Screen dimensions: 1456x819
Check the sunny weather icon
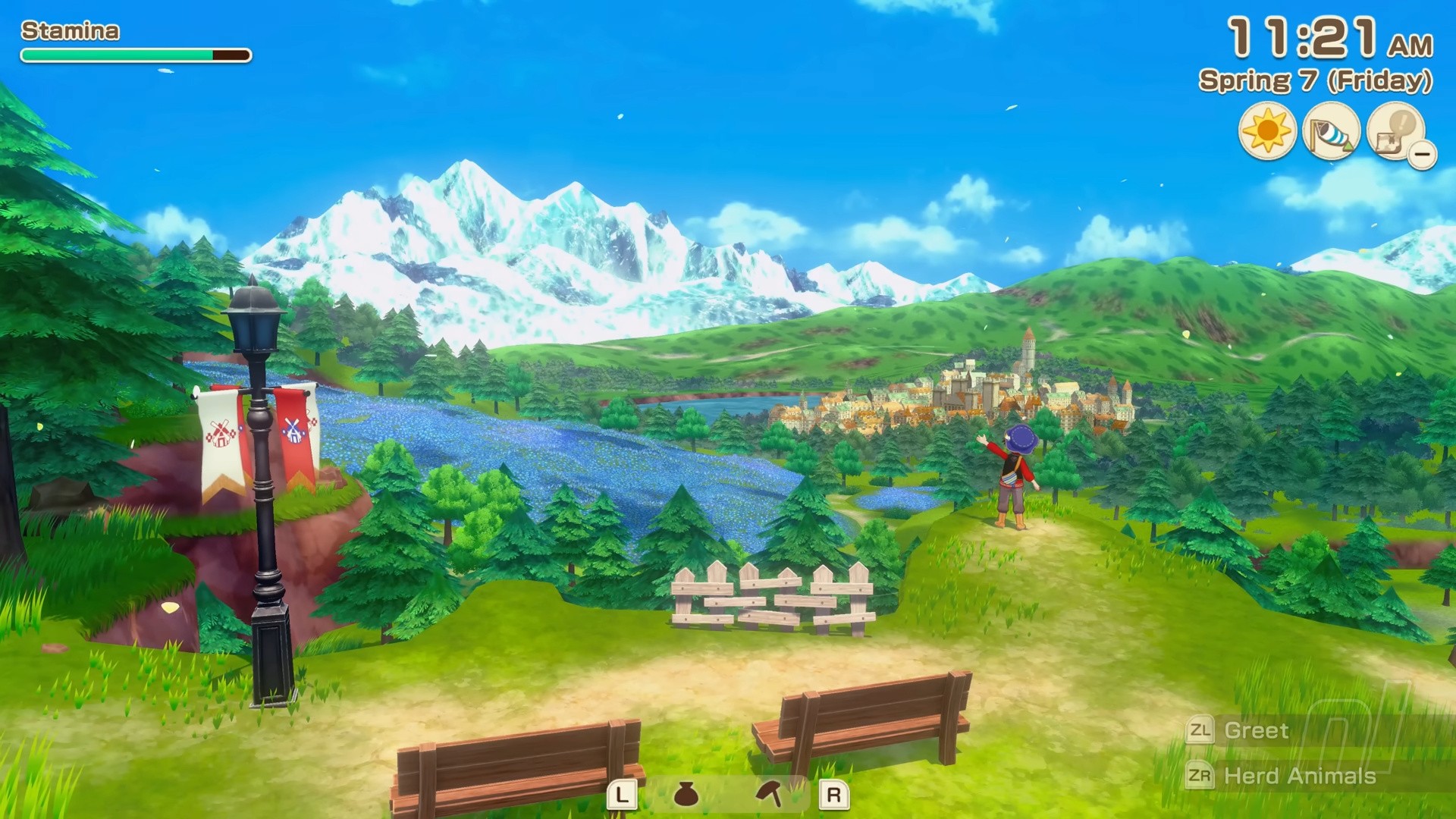coord(1266,131)
